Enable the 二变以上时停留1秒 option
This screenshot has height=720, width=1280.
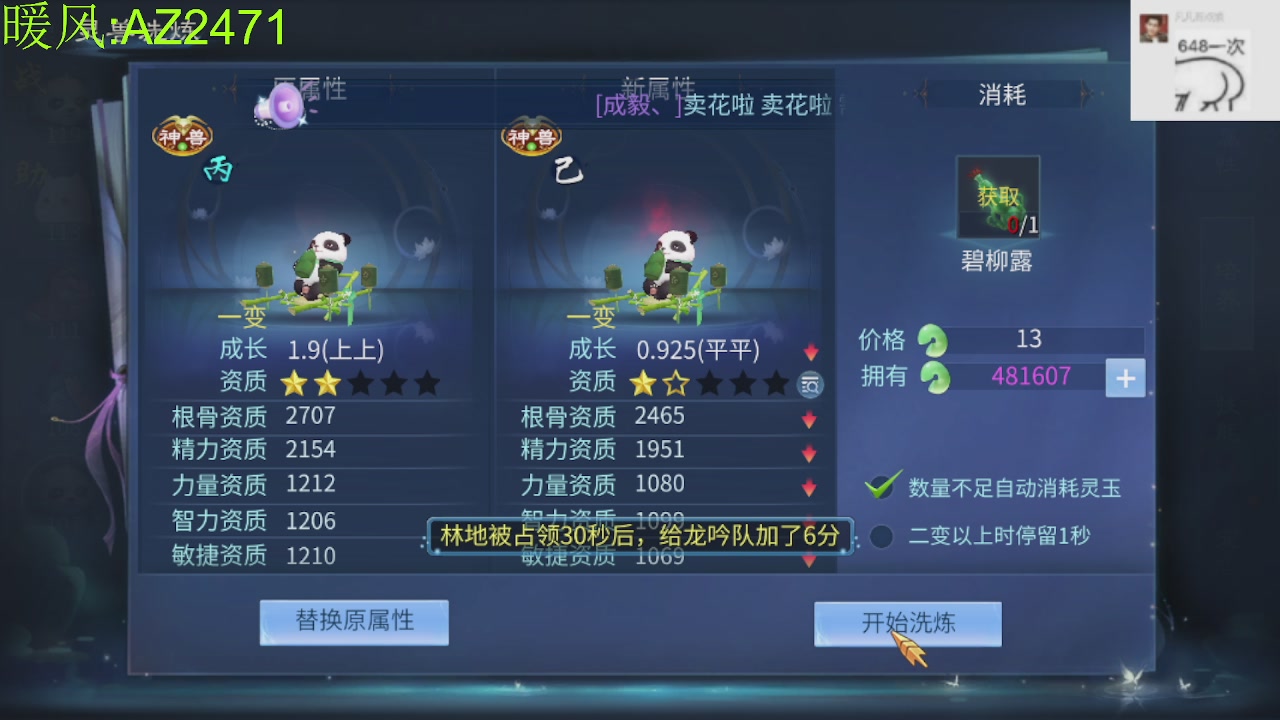point(881,537)
